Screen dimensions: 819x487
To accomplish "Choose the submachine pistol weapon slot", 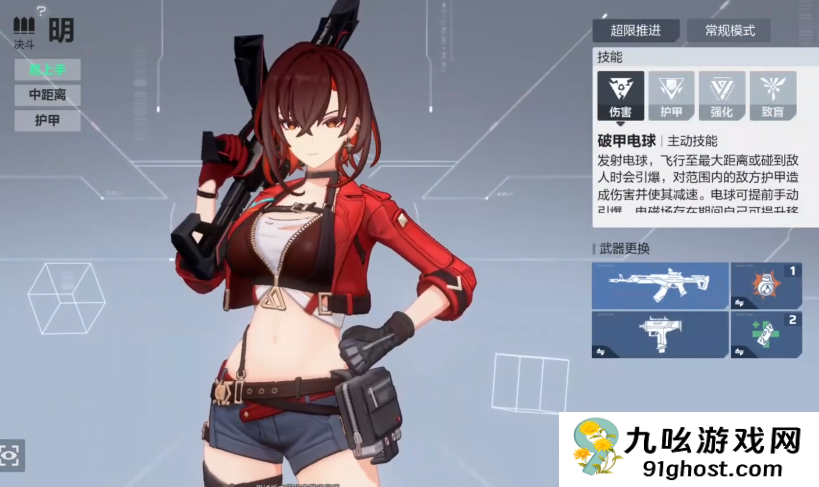I will 659,335.
